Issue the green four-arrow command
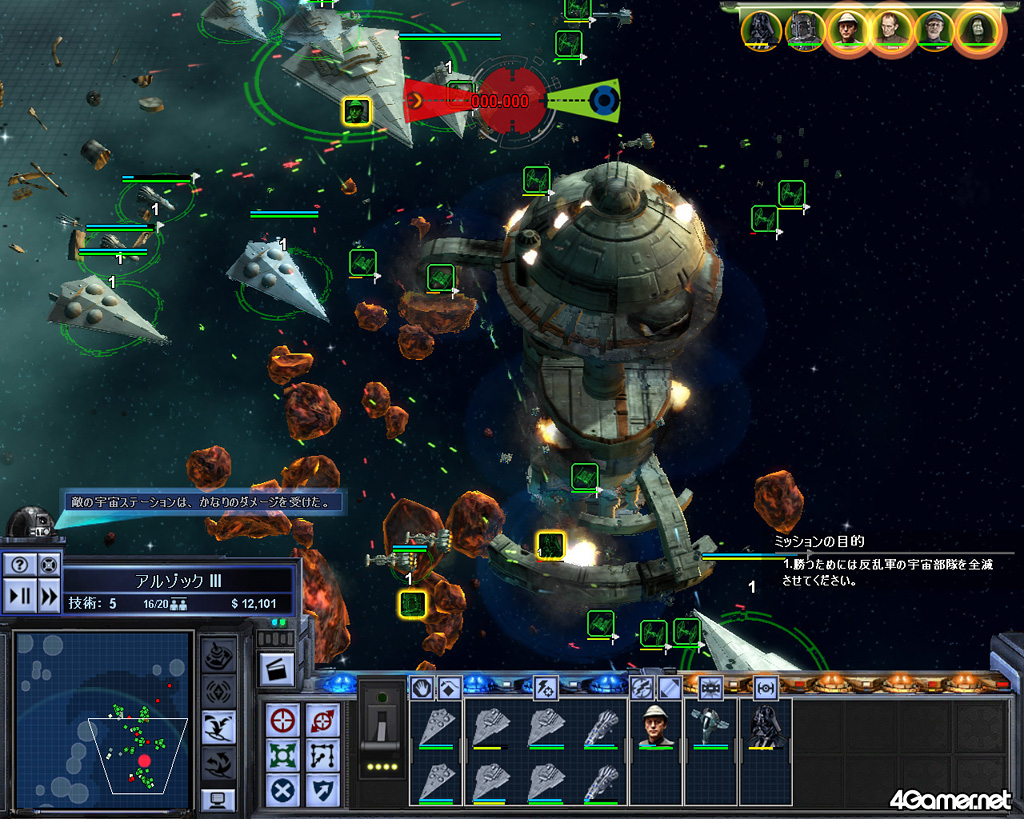1024x819 pixels. (x=283, y=755)
